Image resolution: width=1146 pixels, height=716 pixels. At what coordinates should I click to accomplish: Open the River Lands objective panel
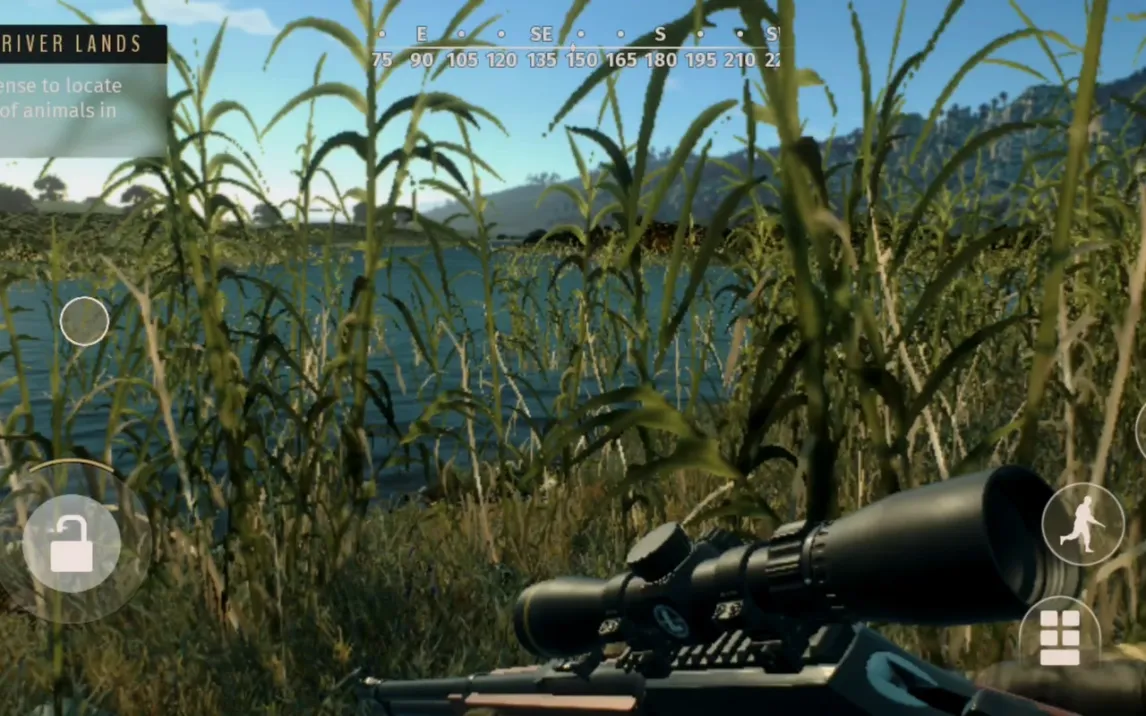pos(82,90)
